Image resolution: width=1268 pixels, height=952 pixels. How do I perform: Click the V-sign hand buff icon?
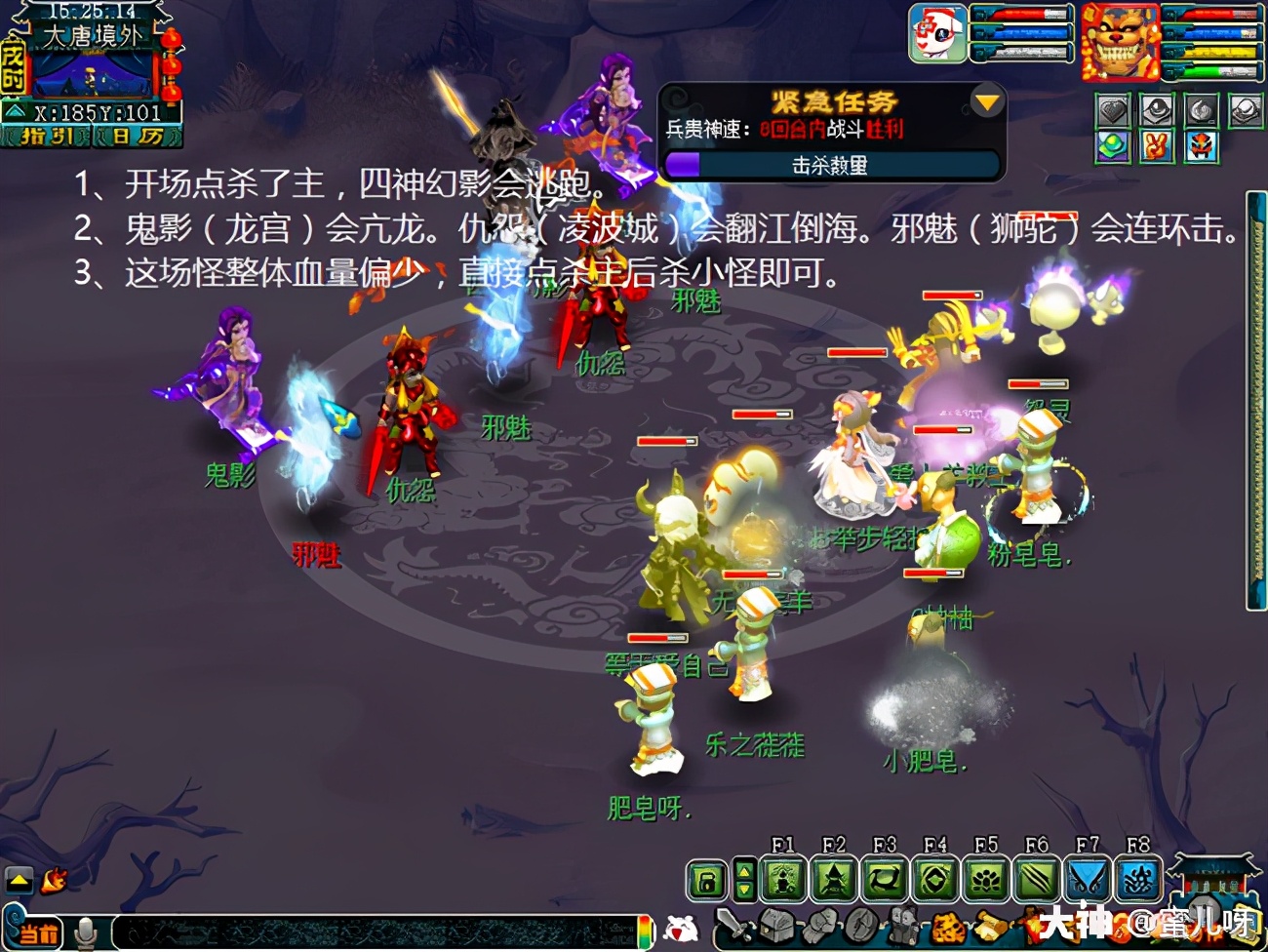[1158, 146]
